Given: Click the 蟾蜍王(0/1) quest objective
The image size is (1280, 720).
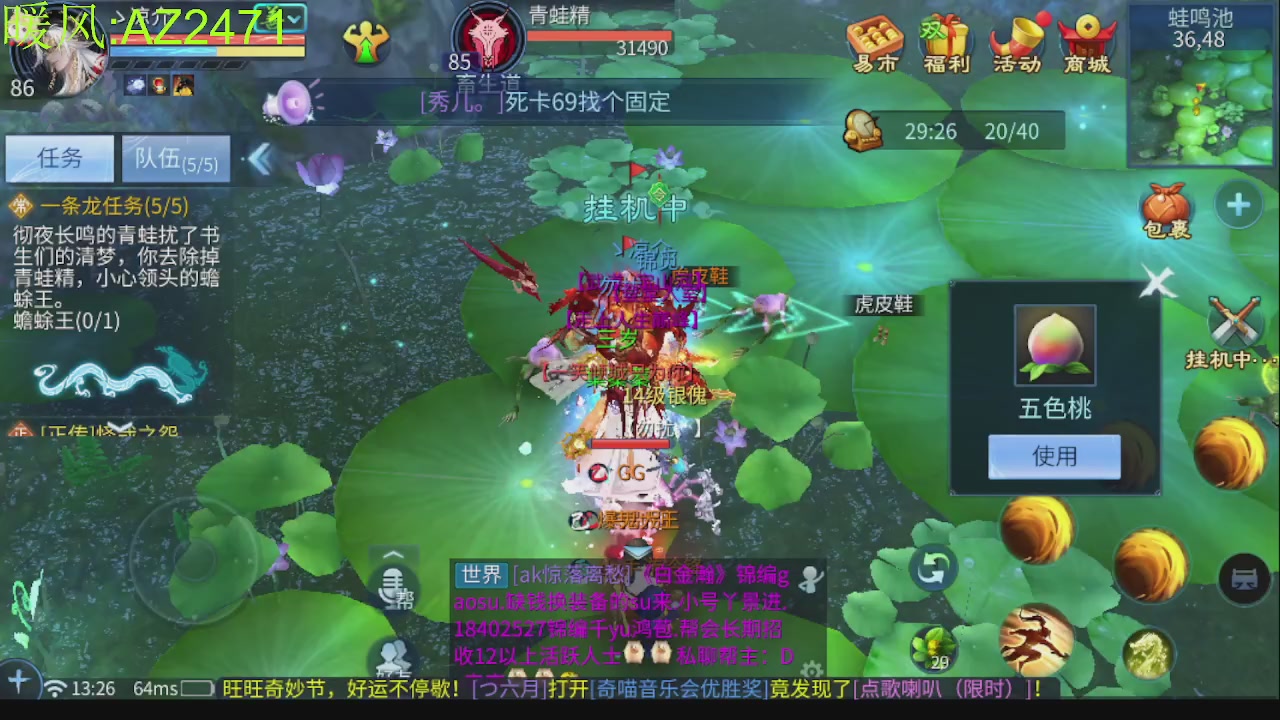Looking at the screenshot, I should pos(65,321).
